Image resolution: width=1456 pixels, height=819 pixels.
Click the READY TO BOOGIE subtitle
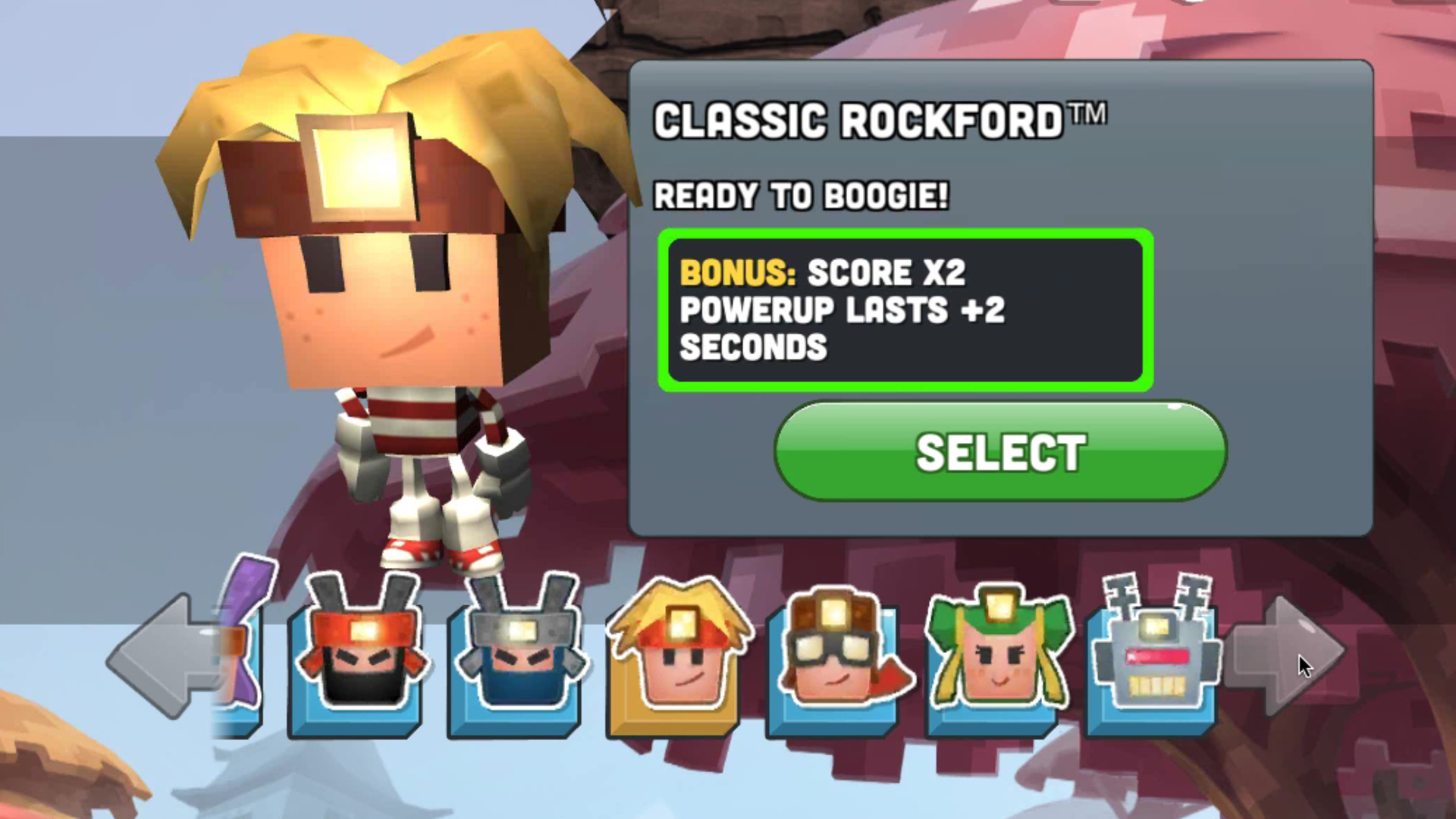pyautogui.click(x=800, y=196)
